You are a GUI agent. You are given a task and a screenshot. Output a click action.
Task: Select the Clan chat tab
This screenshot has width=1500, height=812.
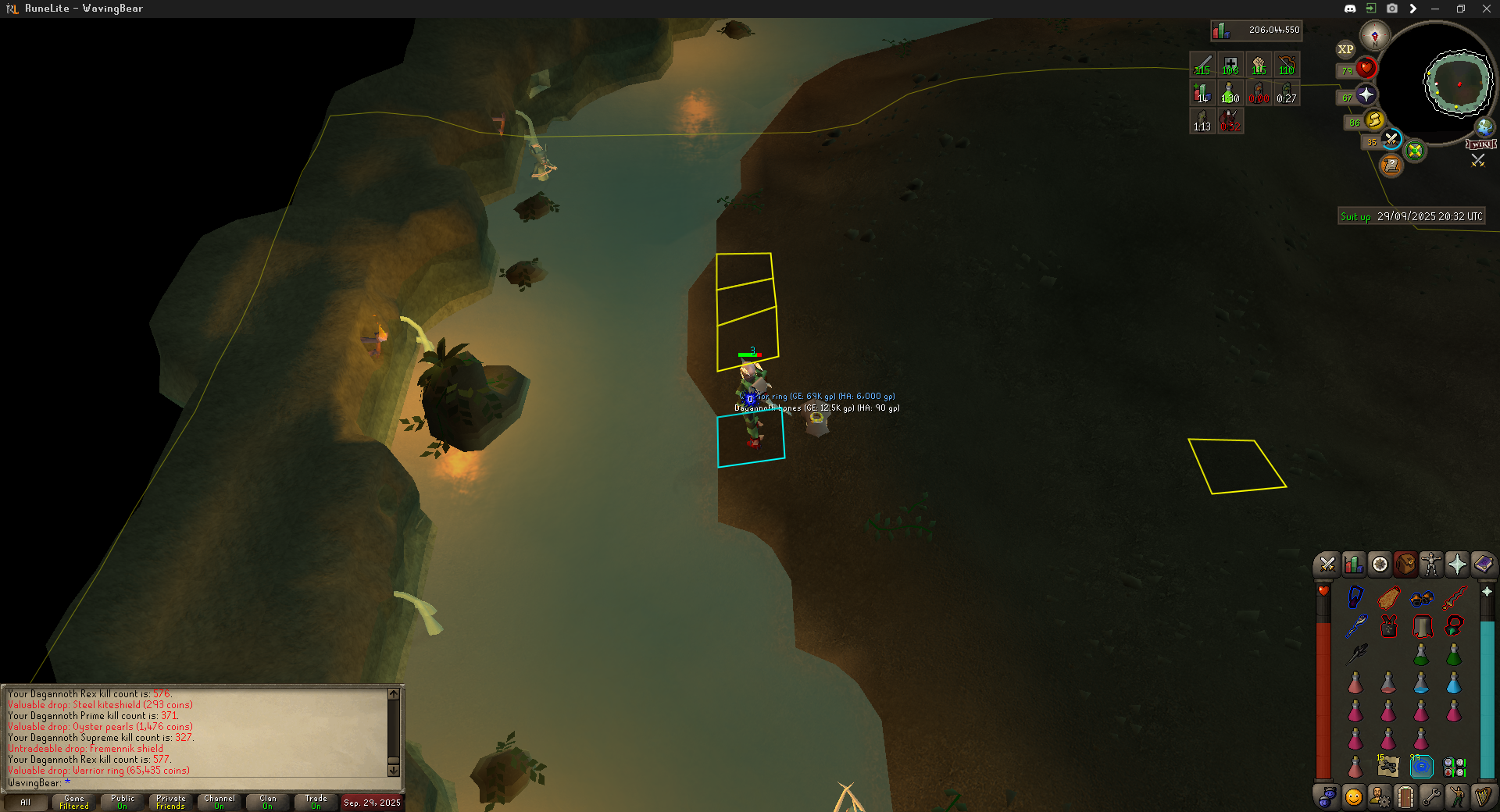point(268,802)
